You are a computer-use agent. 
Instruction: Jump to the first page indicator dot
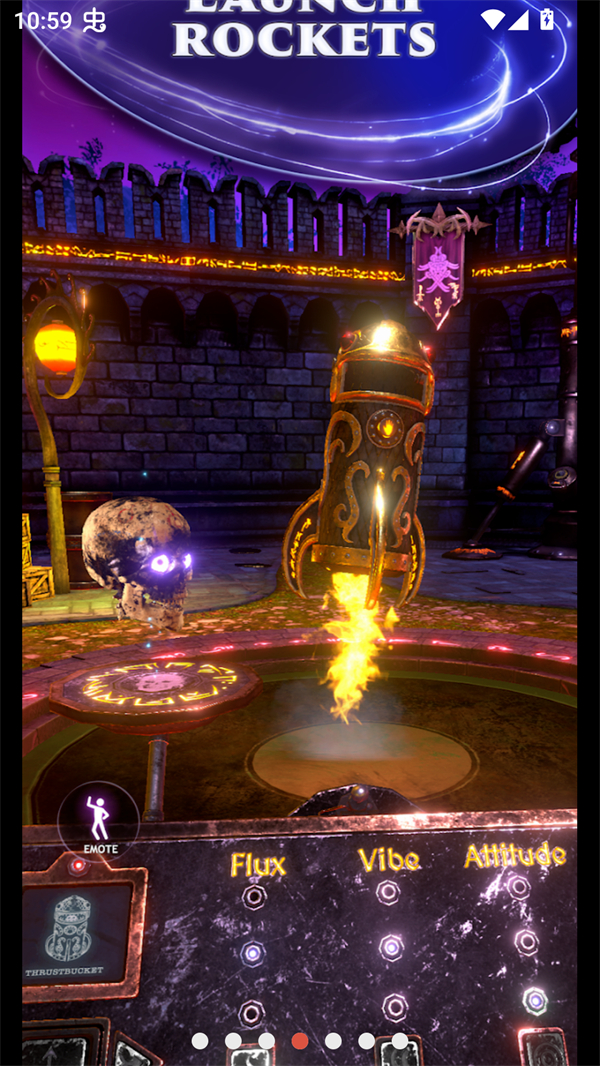[x=200, y=1041]
